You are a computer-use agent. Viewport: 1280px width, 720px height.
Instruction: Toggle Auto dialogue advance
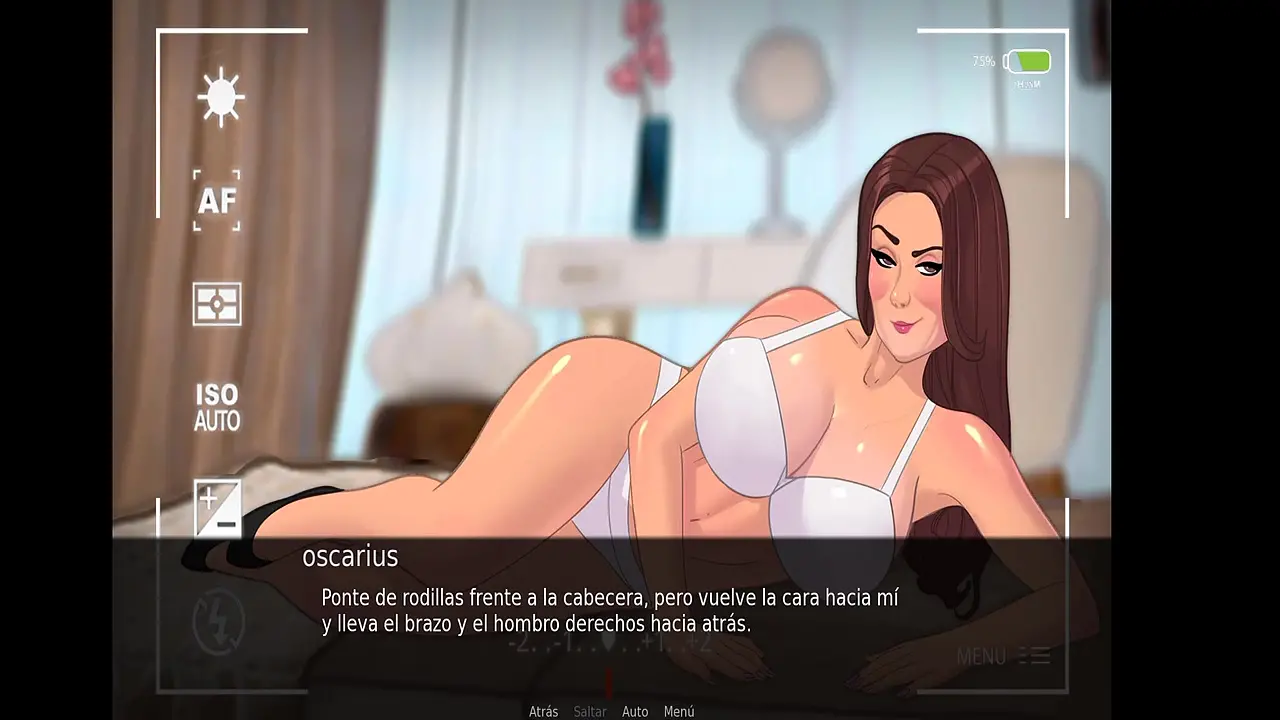pyautogui.click(x=635, y=712)
